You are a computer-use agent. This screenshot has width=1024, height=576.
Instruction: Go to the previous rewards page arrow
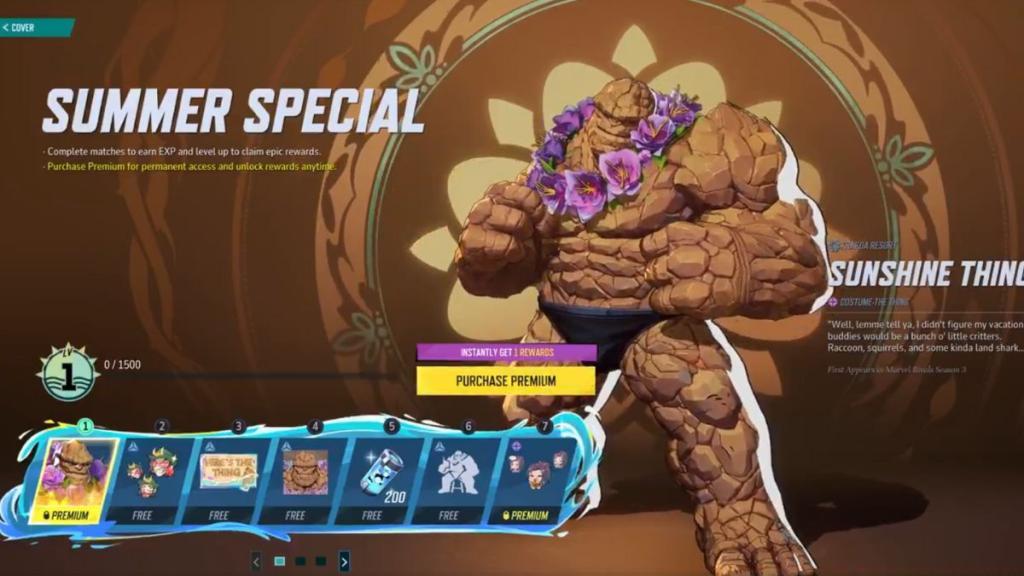click(256, 561)
